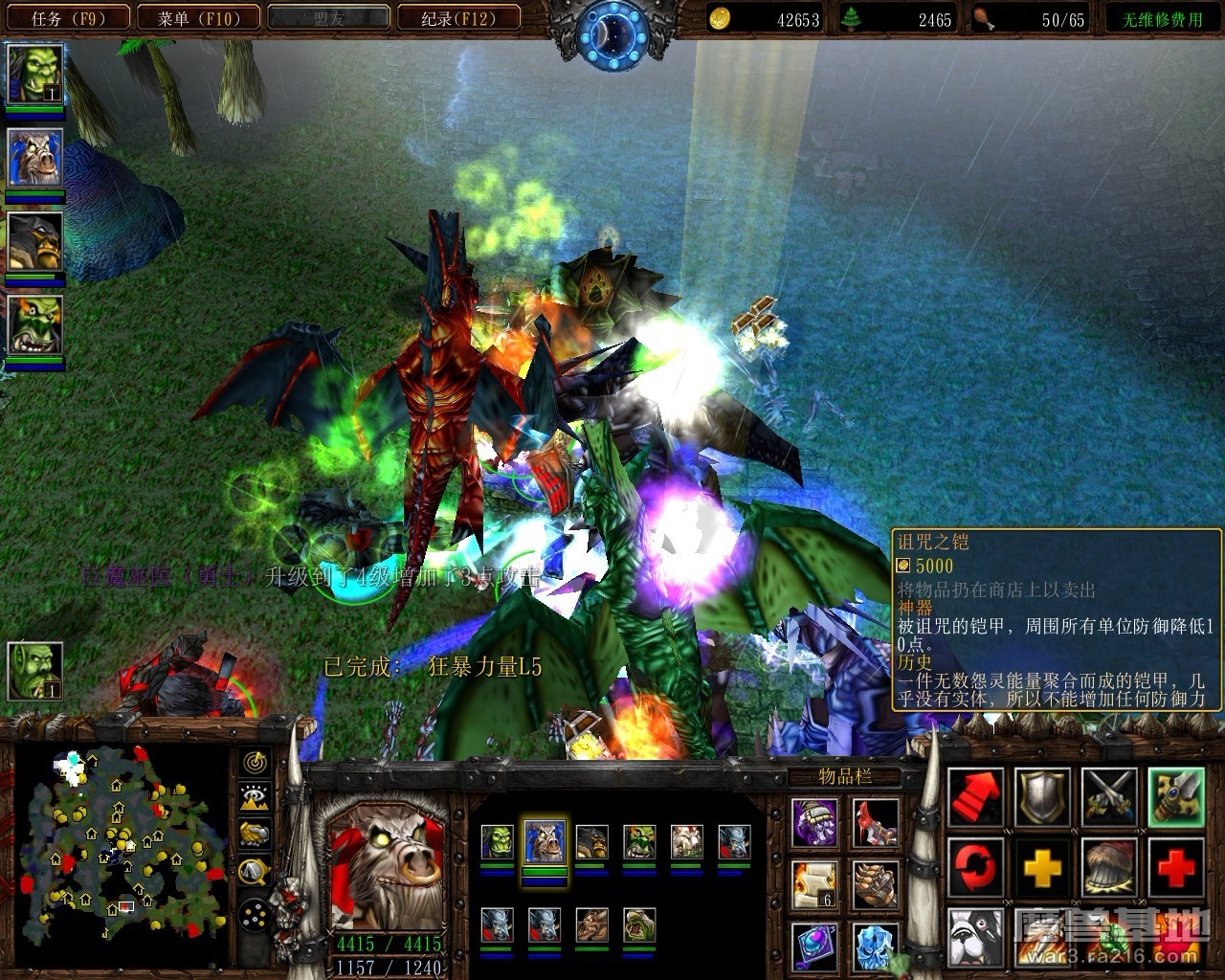Activate the shield Hold Position command
The image size is (1225, 980).
click(x=1042, y=797)
